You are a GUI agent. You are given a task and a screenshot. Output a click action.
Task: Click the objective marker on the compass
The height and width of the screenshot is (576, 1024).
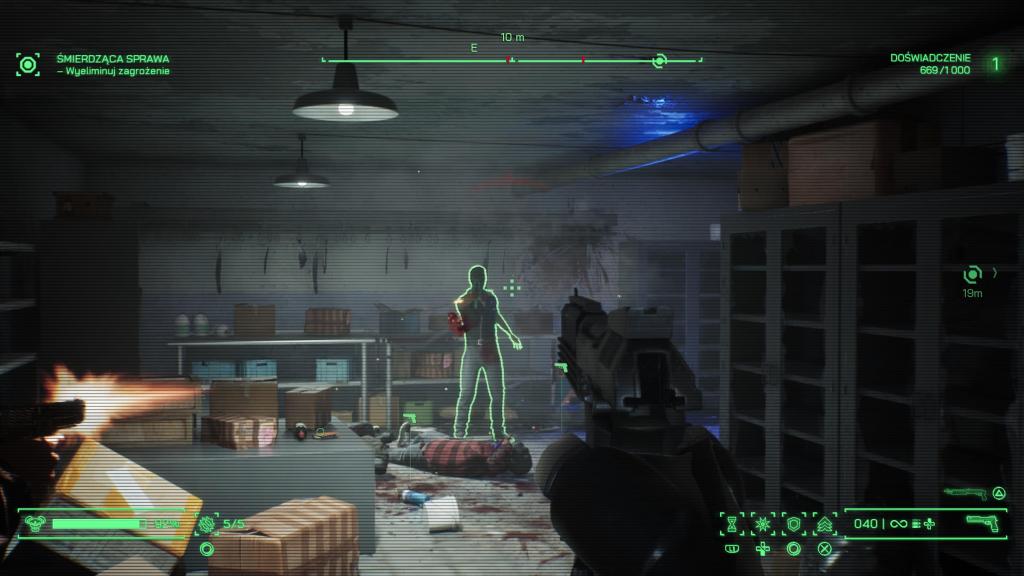659,61
